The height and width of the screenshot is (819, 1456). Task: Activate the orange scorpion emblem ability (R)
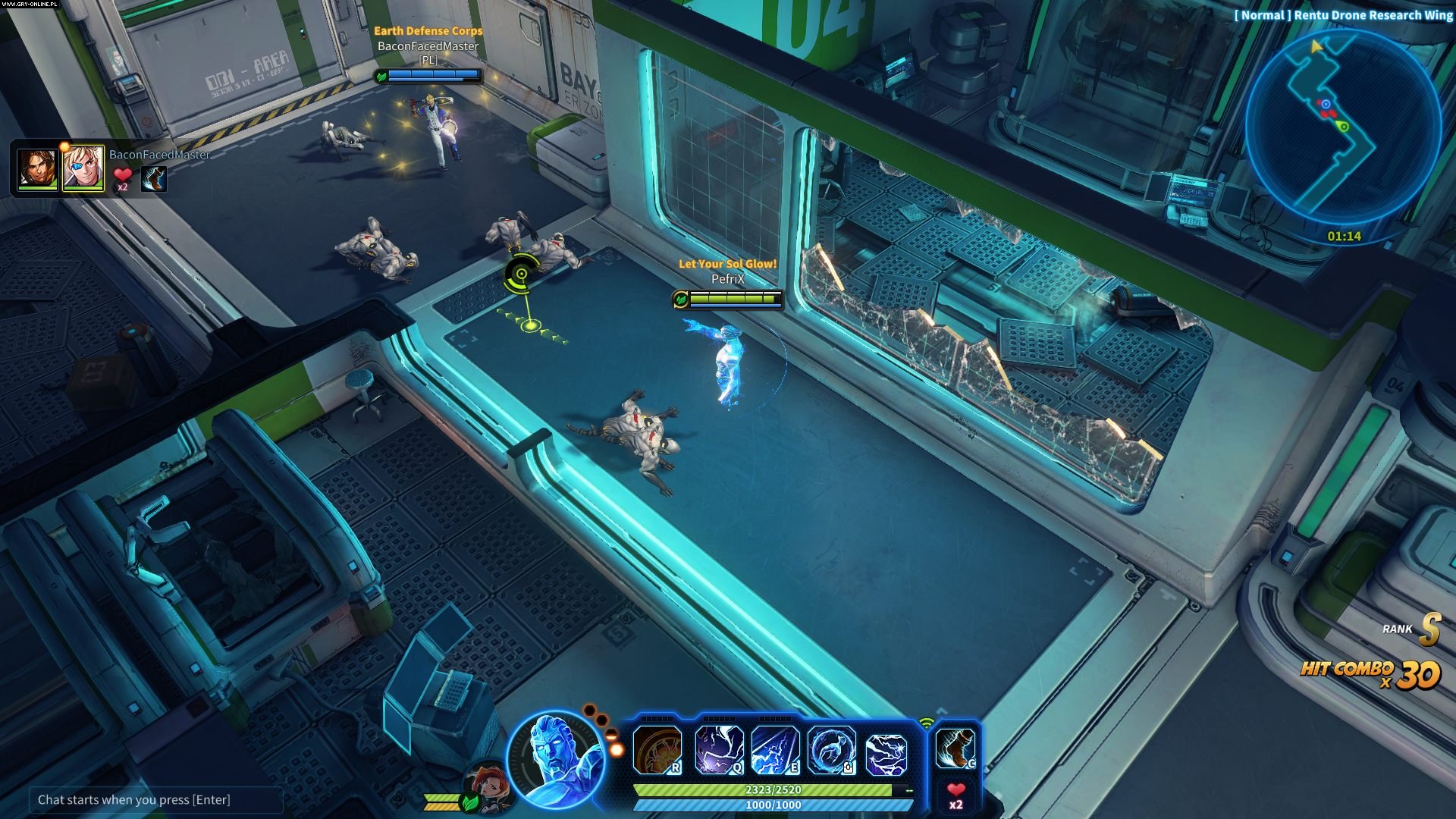coord(657,750)
